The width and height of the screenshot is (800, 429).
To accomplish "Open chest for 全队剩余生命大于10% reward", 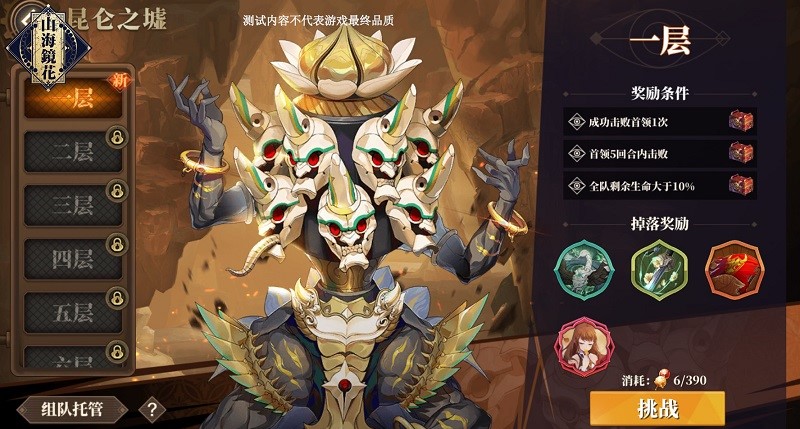I will [740, 185].
